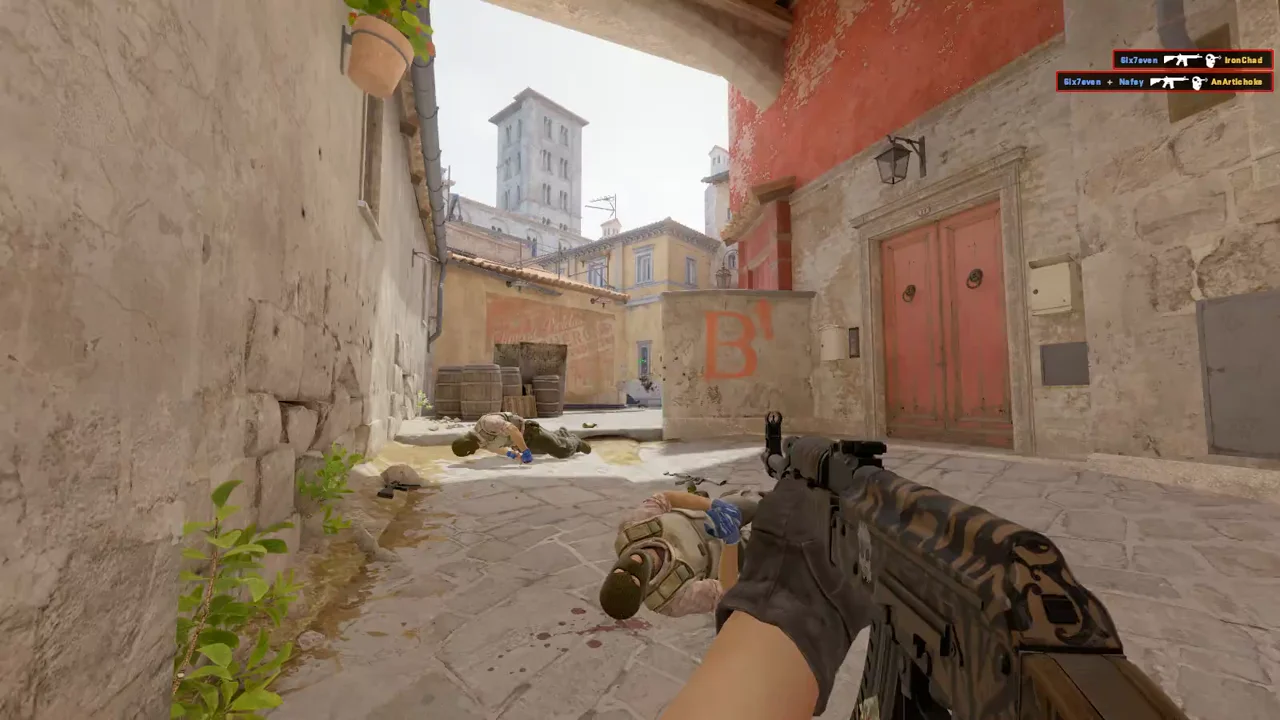This screenshot has width=1280, height=720.
Task: Select the IronChad kill feed entry
Action: click(1192, 60)
